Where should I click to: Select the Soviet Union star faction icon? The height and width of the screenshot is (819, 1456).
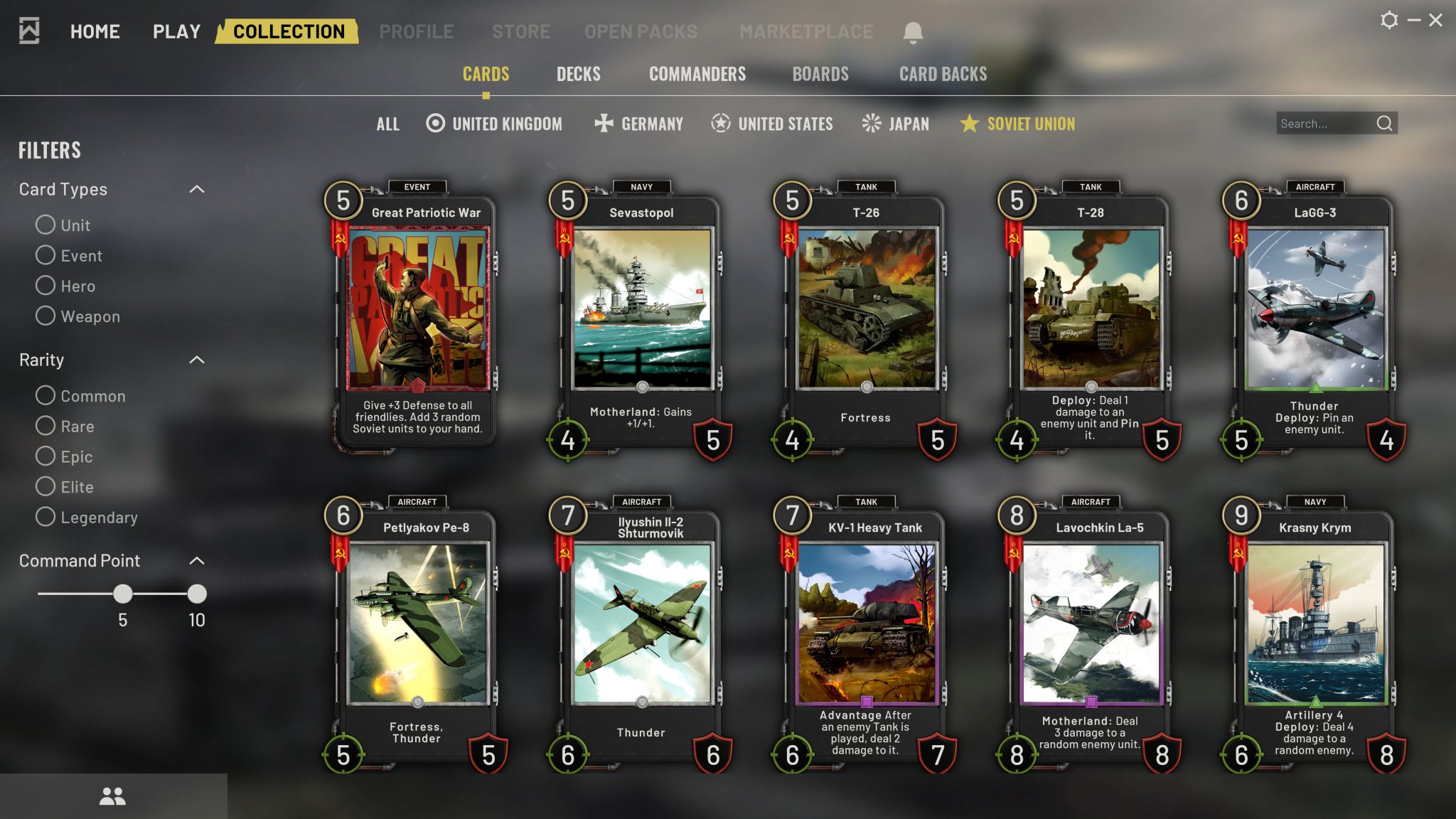coord(969,123)
